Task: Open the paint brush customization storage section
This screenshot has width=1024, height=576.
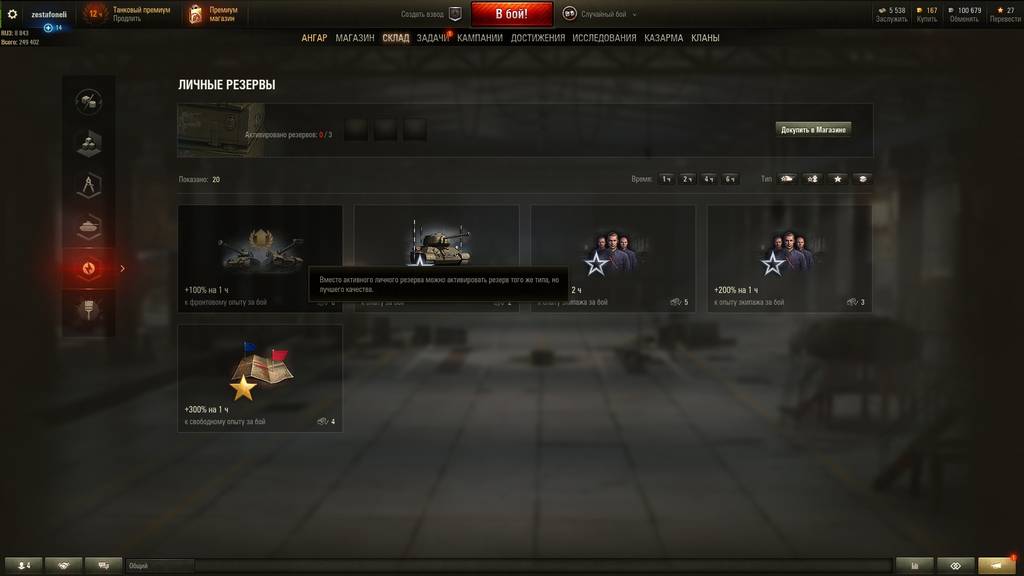Action: (x=89, y=311)
